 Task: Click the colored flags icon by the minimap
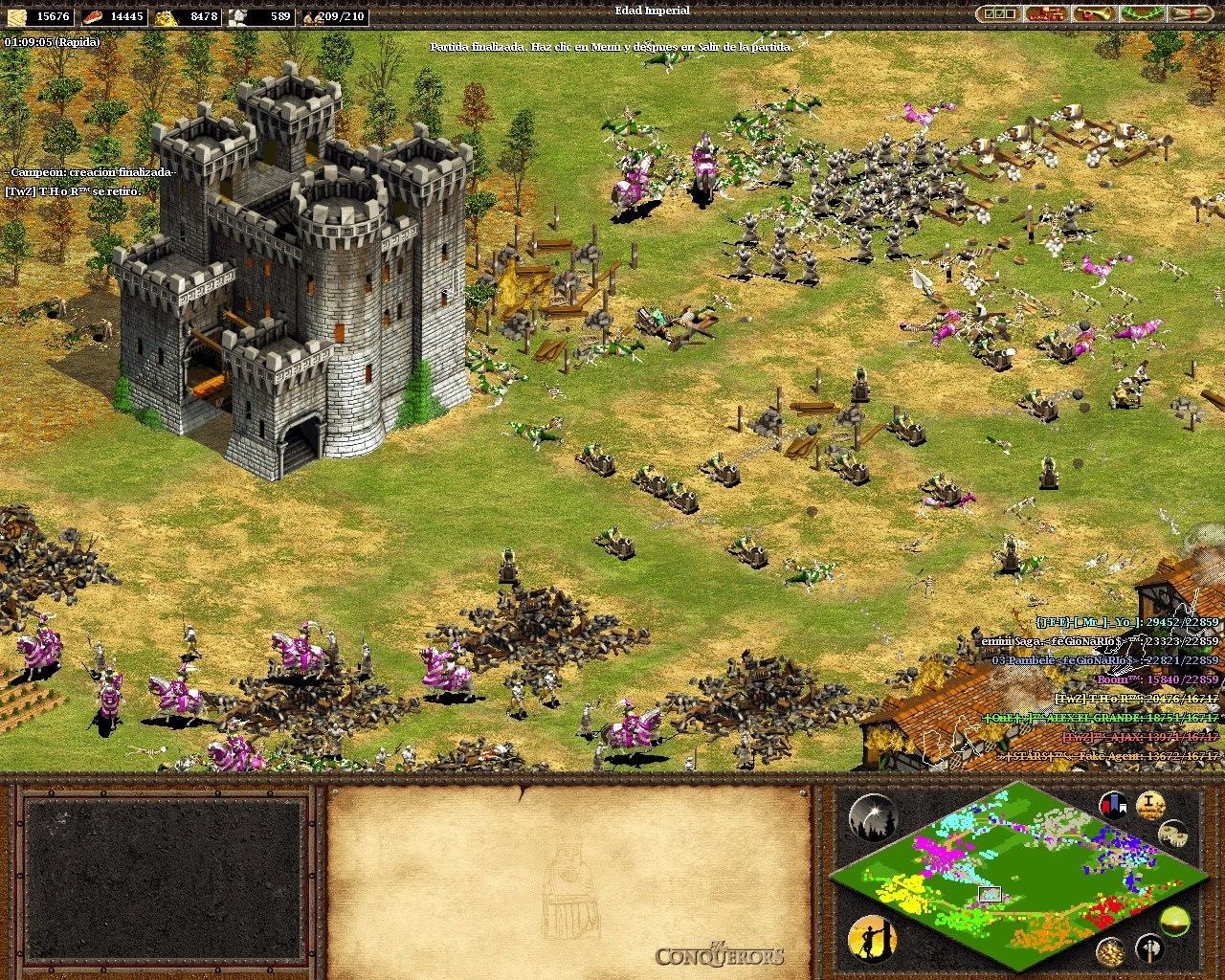(1113, 805)
